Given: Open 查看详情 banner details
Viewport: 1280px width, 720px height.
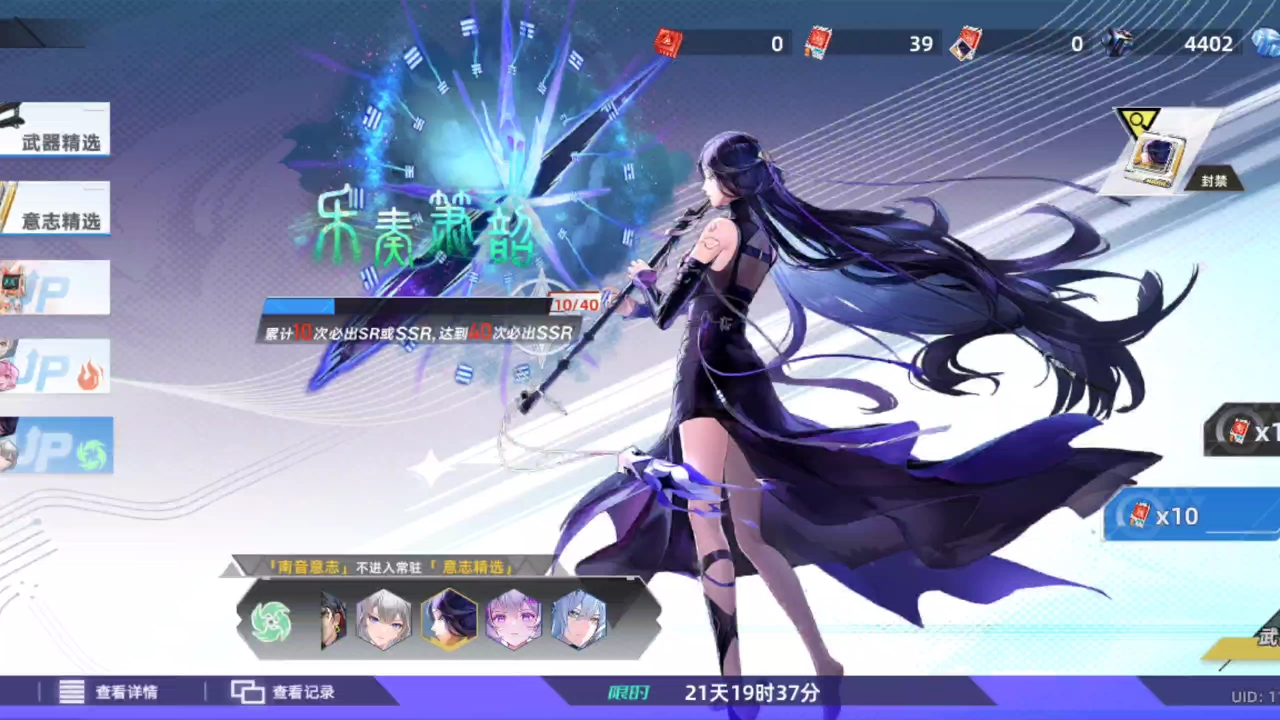Looking at the screenshot, I should point(109,692).
